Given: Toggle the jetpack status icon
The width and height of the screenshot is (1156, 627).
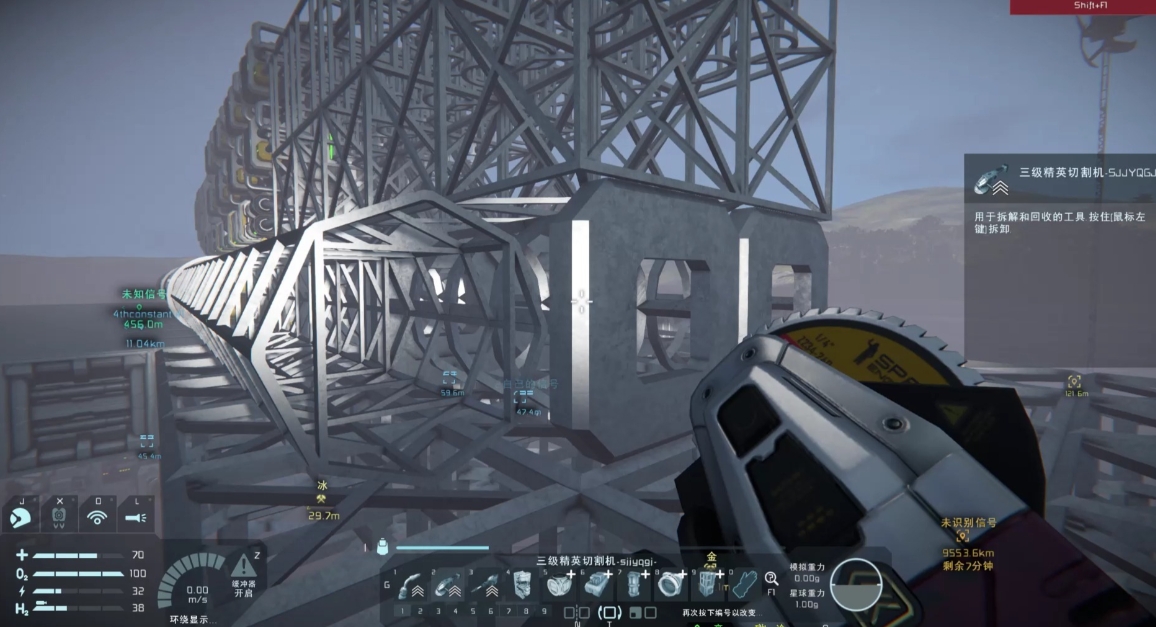Looking at the screenshot, I should pyautogui.click(x=59, y=517).
